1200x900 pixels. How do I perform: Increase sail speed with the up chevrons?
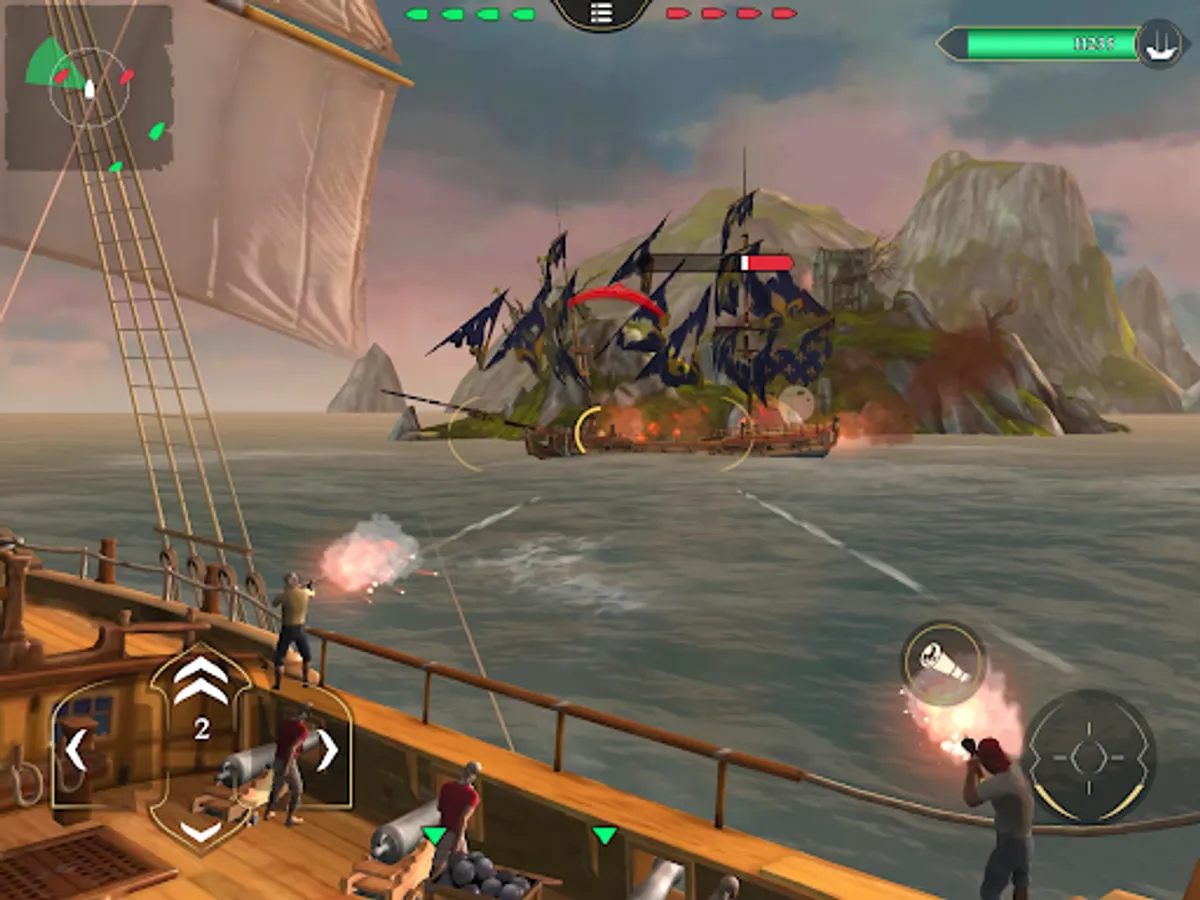201,679
